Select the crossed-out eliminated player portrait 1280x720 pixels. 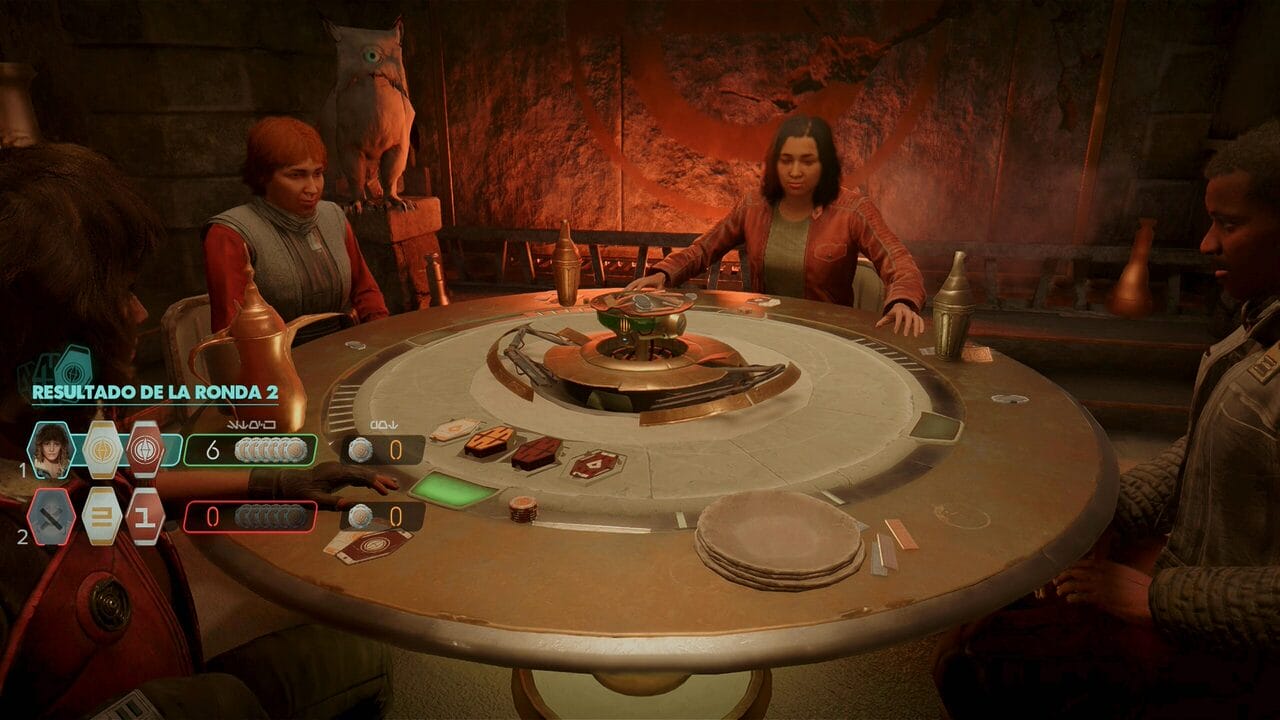(51, 516)
